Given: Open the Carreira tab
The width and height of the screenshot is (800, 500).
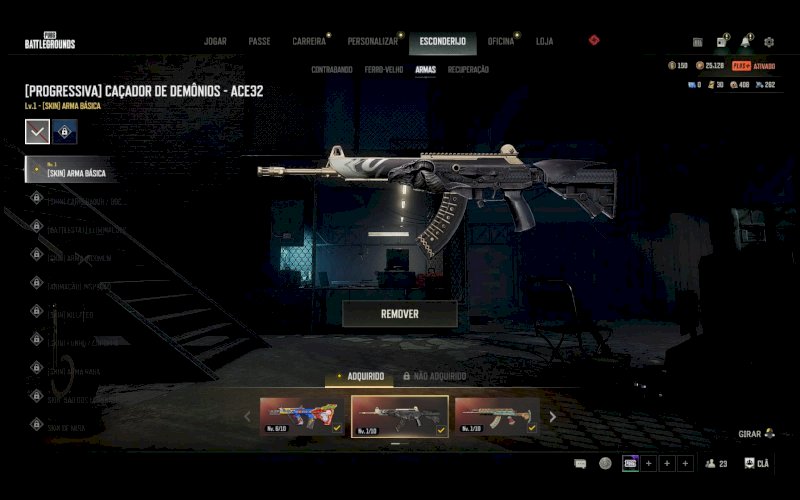Looking at the screenshot, I should click(x=309, y=41).
